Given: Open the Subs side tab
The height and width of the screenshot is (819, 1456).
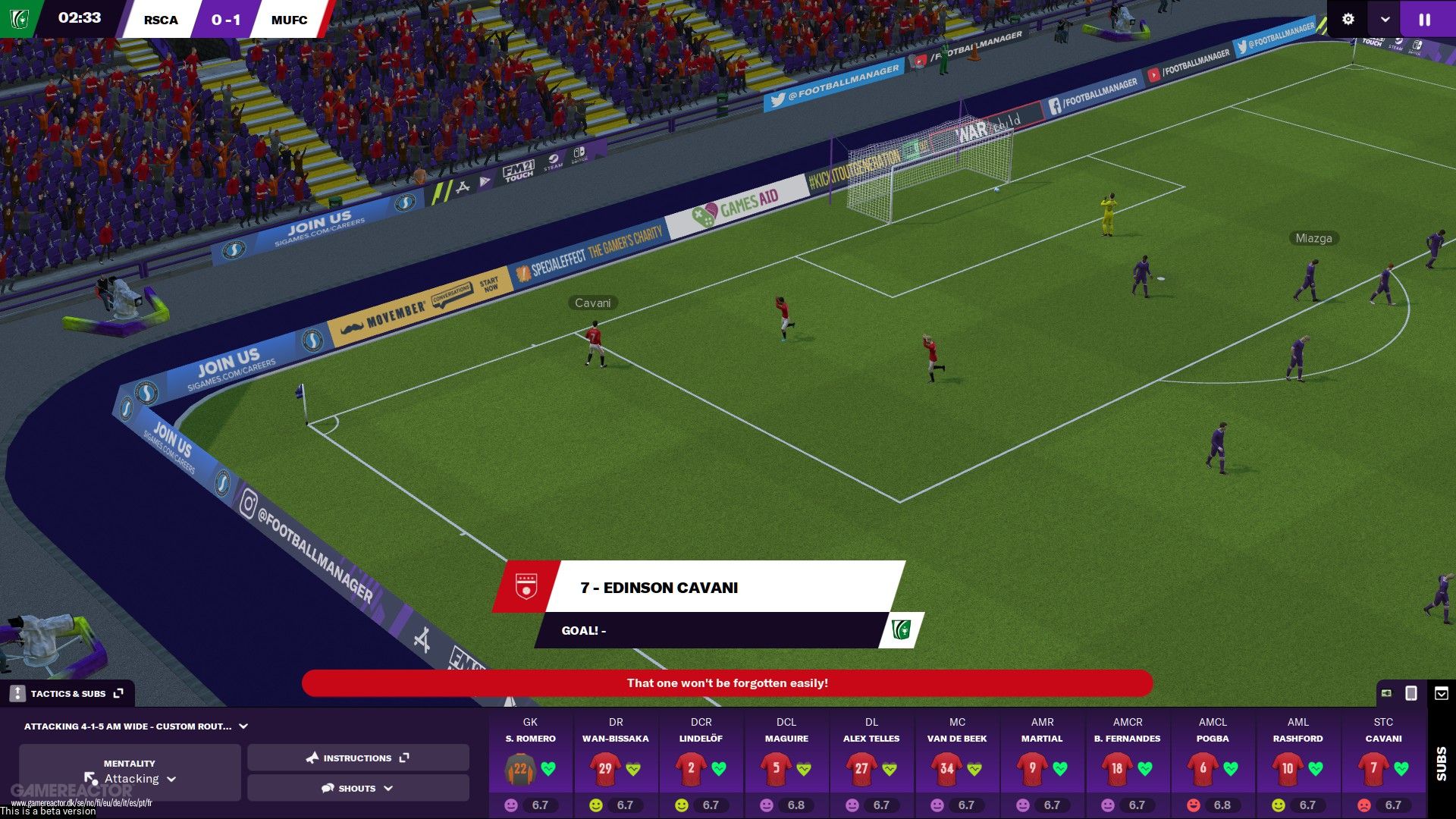Looking at the screenshot, I should tap(1442, 763).
